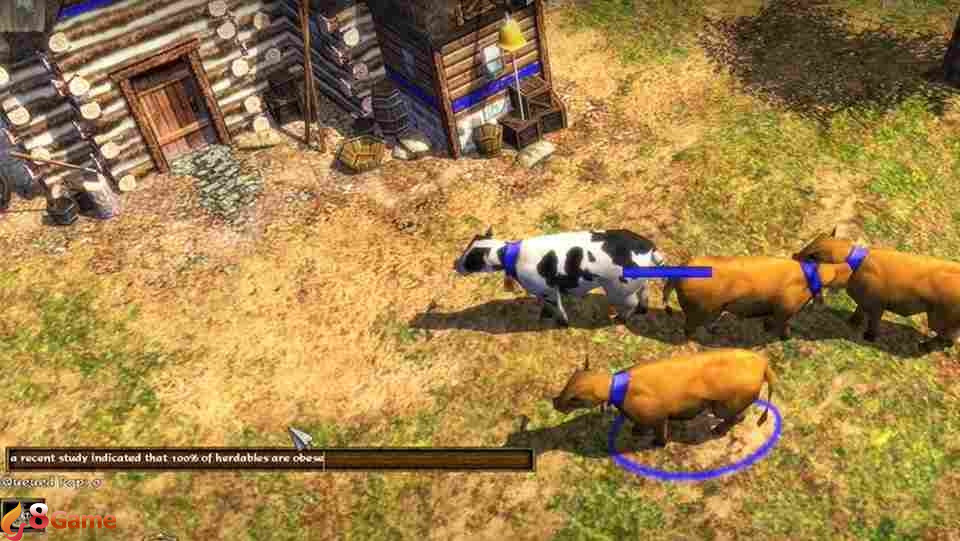
Task: Click the chat text entry box
Action: (x=270, y=460)
